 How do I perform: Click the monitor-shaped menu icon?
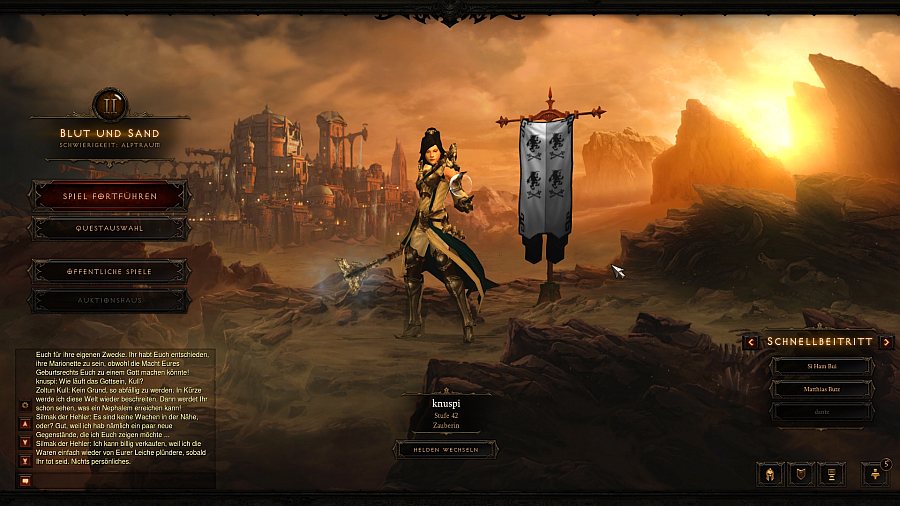coord(832,473)
